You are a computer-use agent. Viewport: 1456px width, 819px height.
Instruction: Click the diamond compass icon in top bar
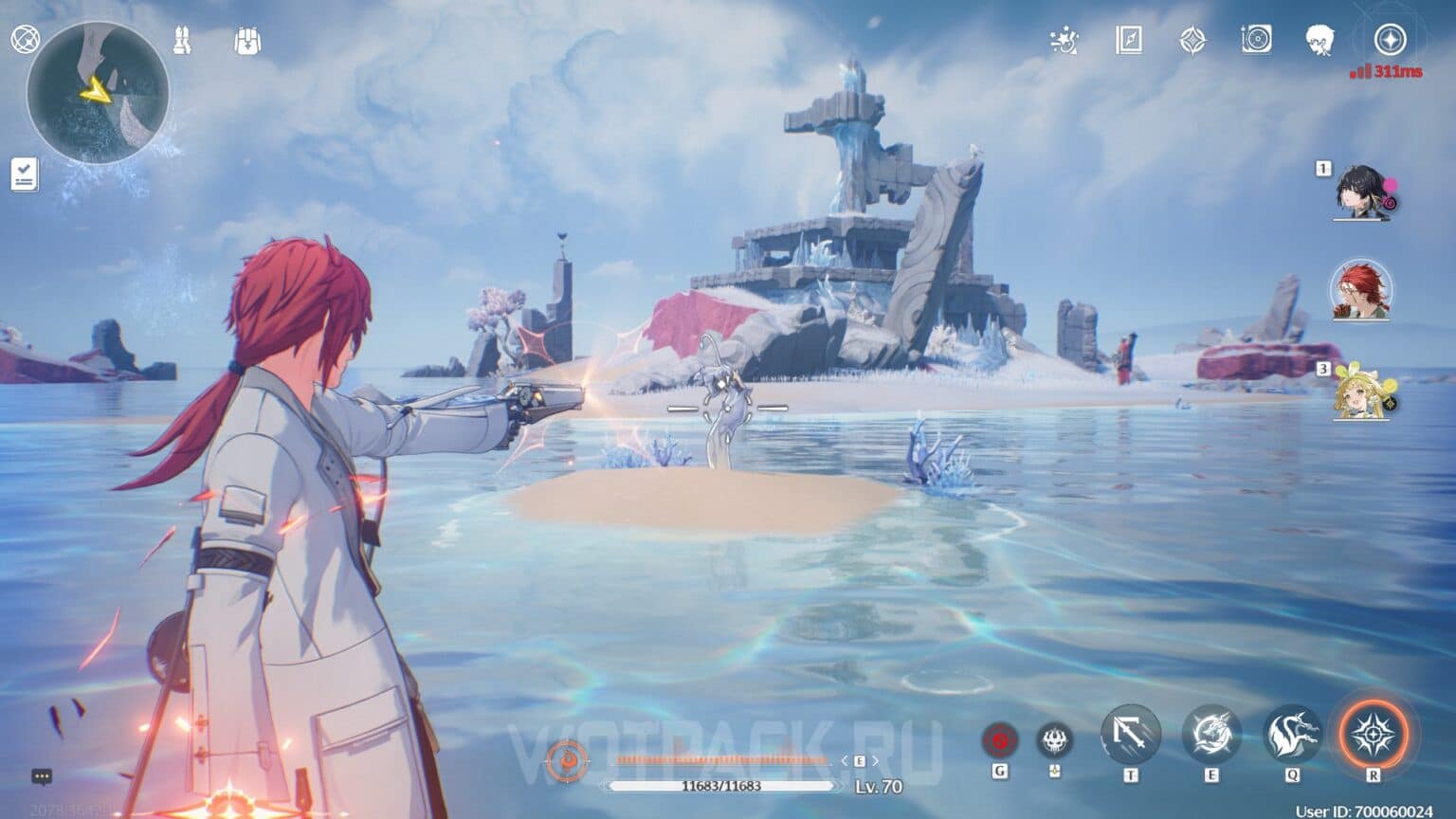pyautogui.click(x=1192, y=40)
